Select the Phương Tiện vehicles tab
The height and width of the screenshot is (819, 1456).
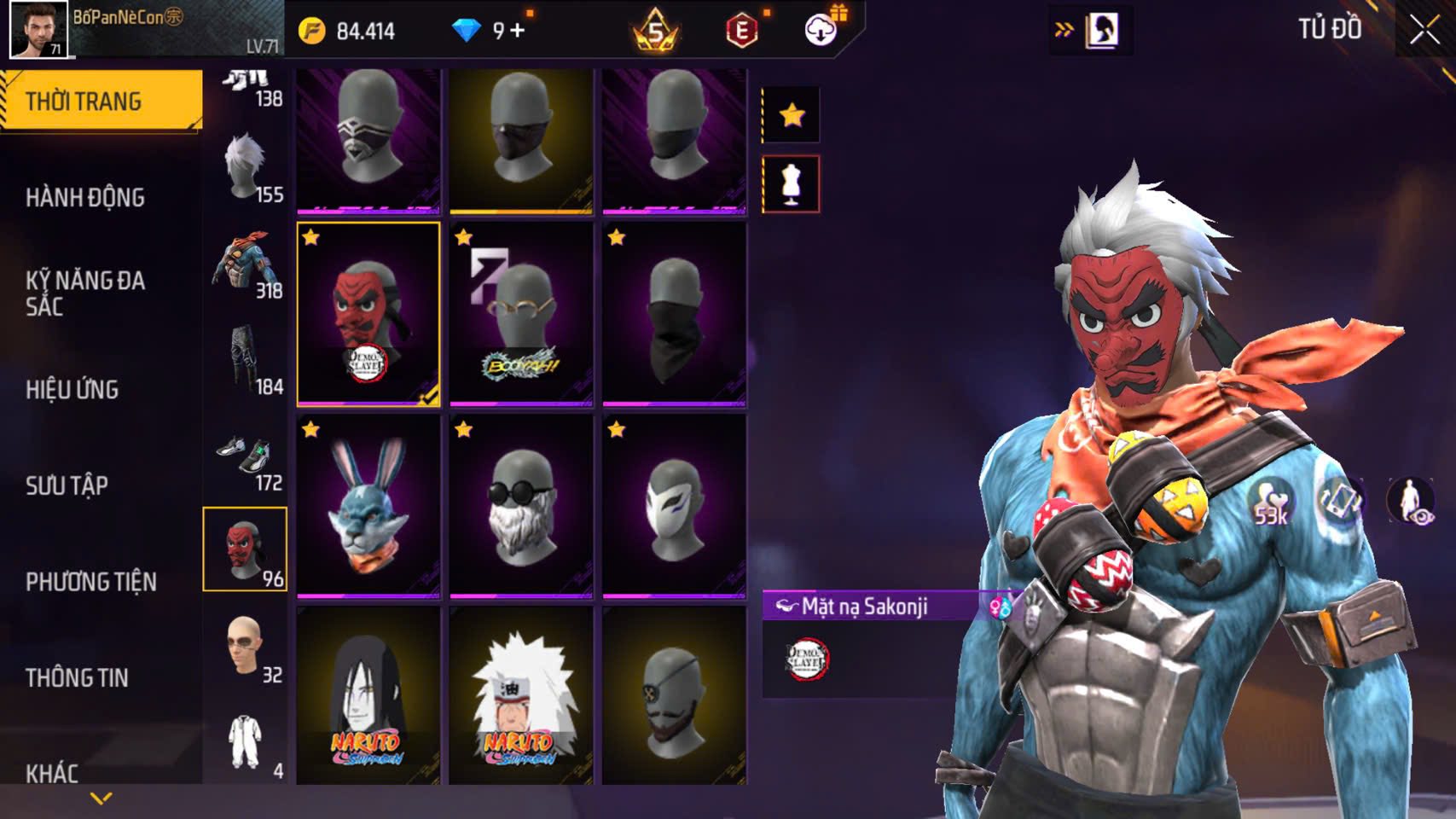click(91, 582)
